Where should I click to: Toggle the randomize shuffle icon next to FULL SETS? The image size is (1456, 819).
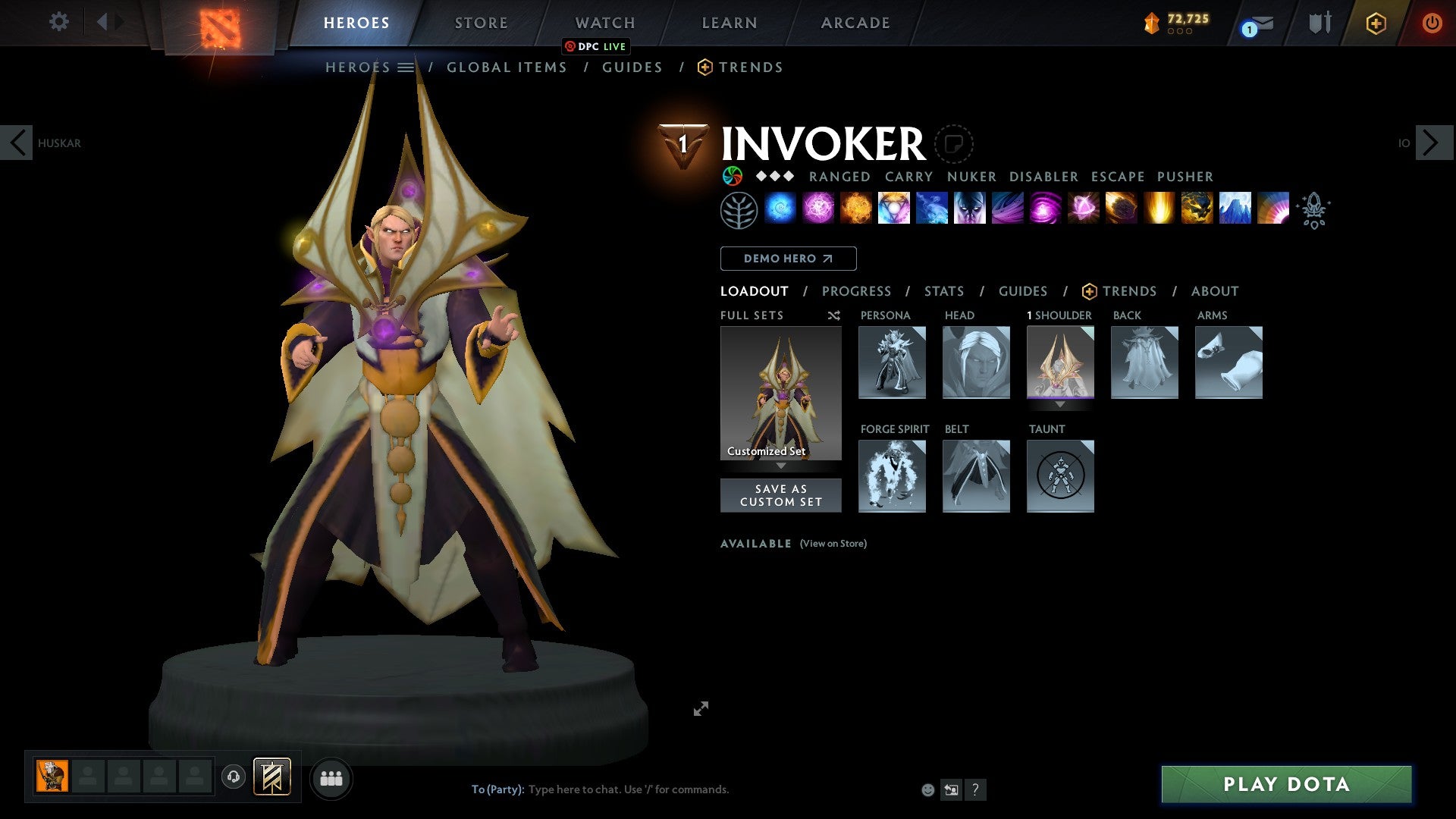(x=833, y=315)
